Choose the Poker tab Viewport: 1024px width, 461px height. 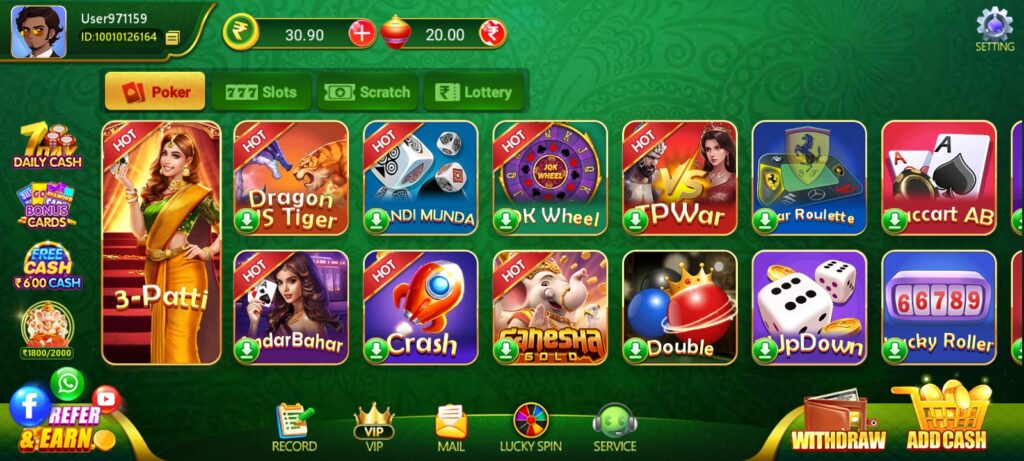pyautogui.click(x=155, y=92)
